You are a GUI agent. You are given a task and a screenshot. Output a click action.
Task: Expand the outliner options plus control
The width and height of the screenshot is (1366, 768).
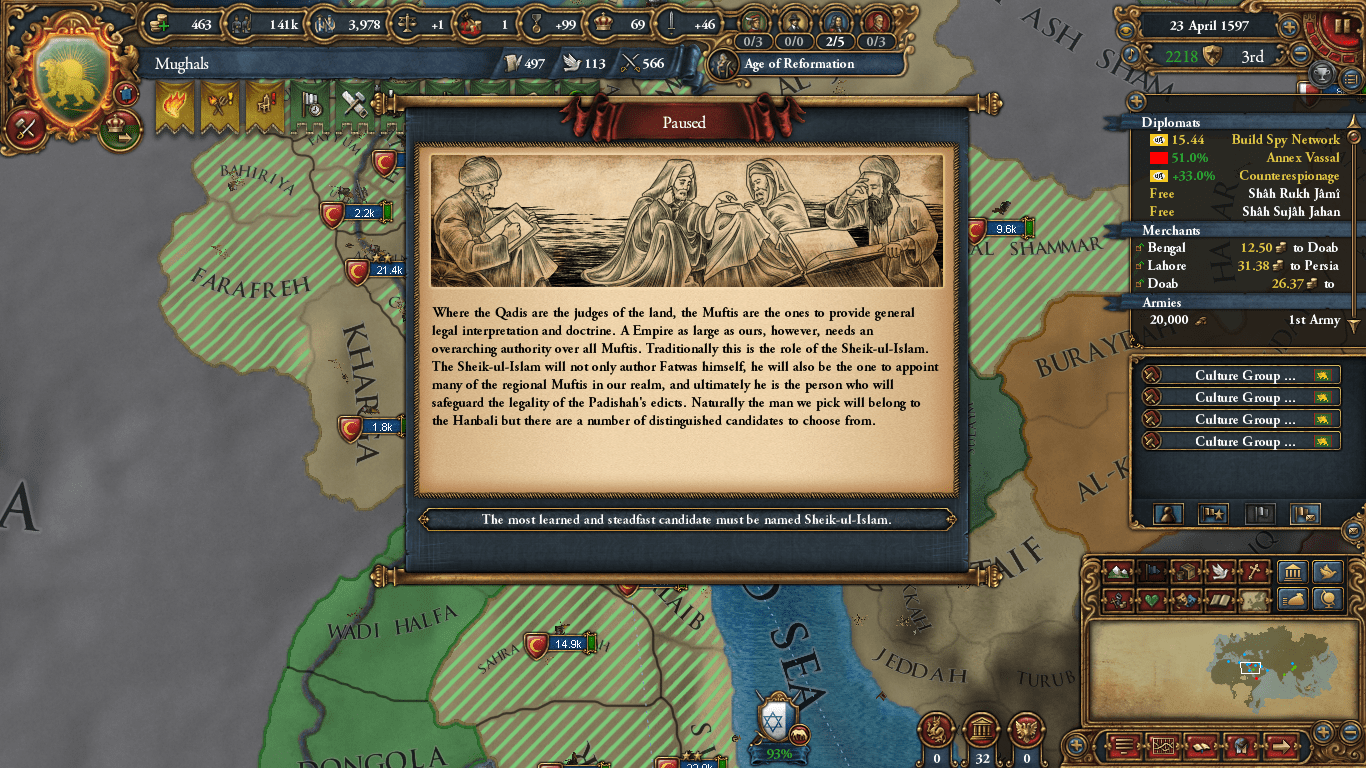coord(1135,101)
